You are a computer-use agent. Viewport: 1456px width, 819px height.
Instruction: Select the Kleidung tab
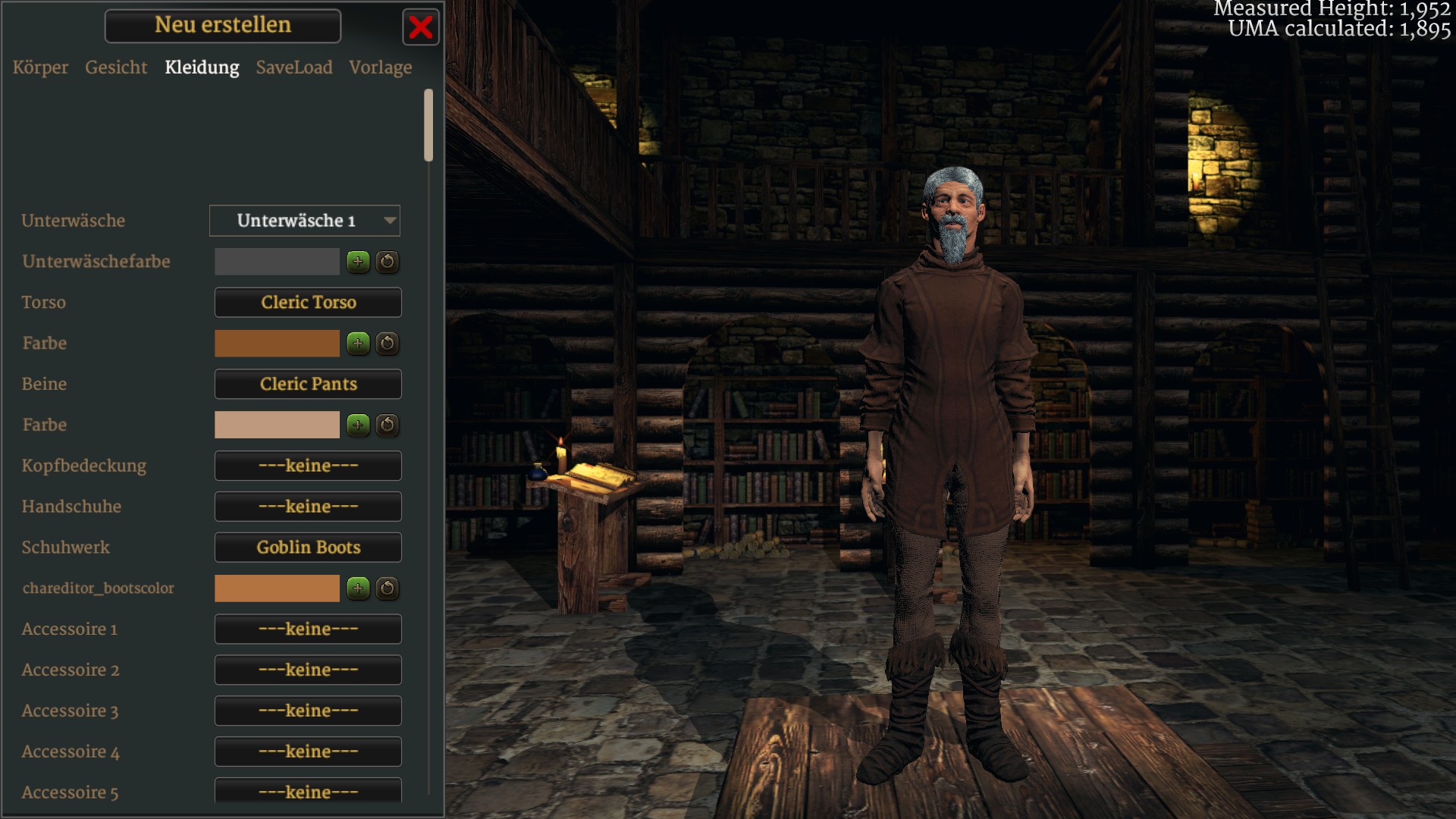click(x=202, y=67)
